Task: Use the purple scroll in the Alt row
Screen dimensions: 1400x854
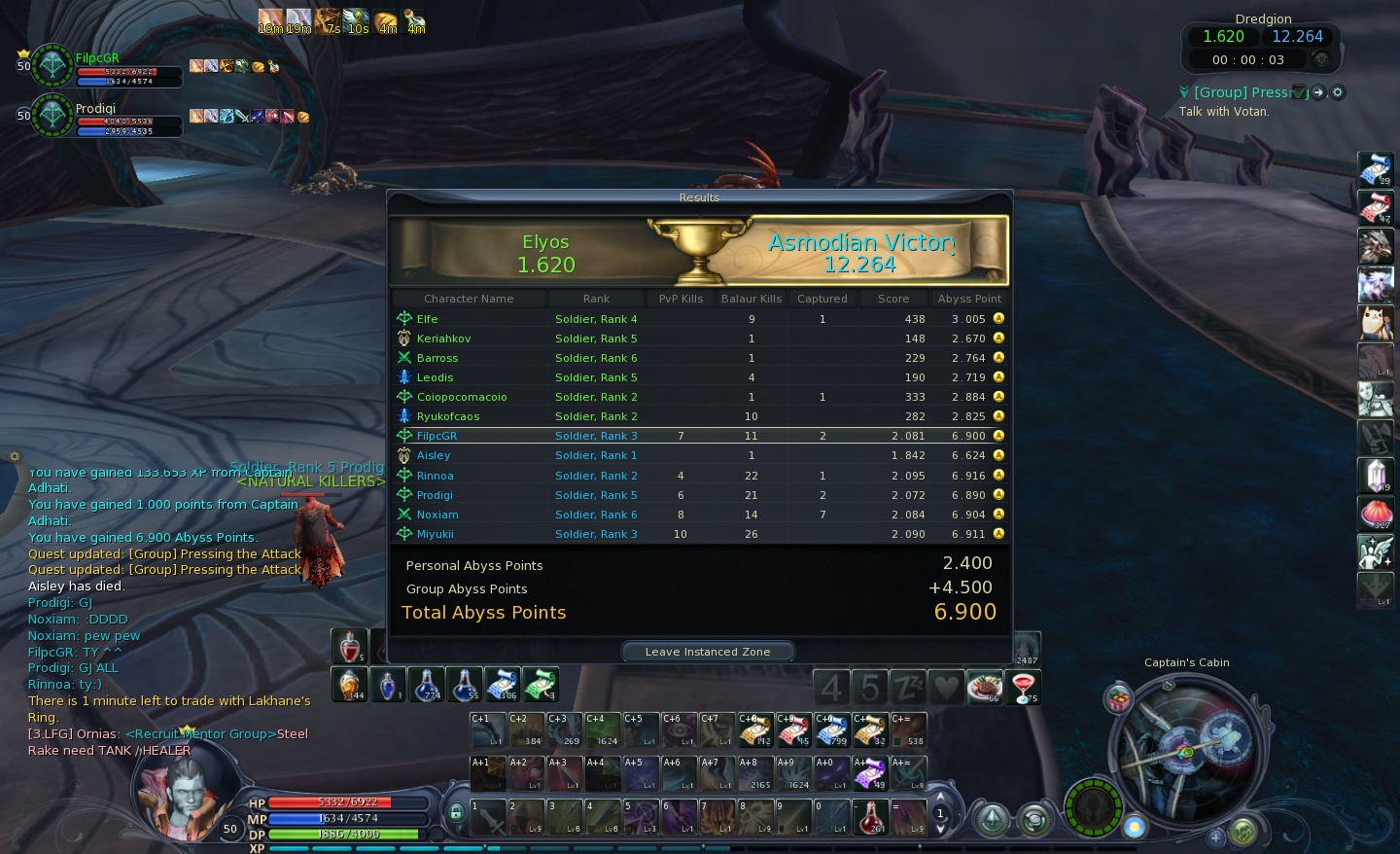Action: [869, 773]
